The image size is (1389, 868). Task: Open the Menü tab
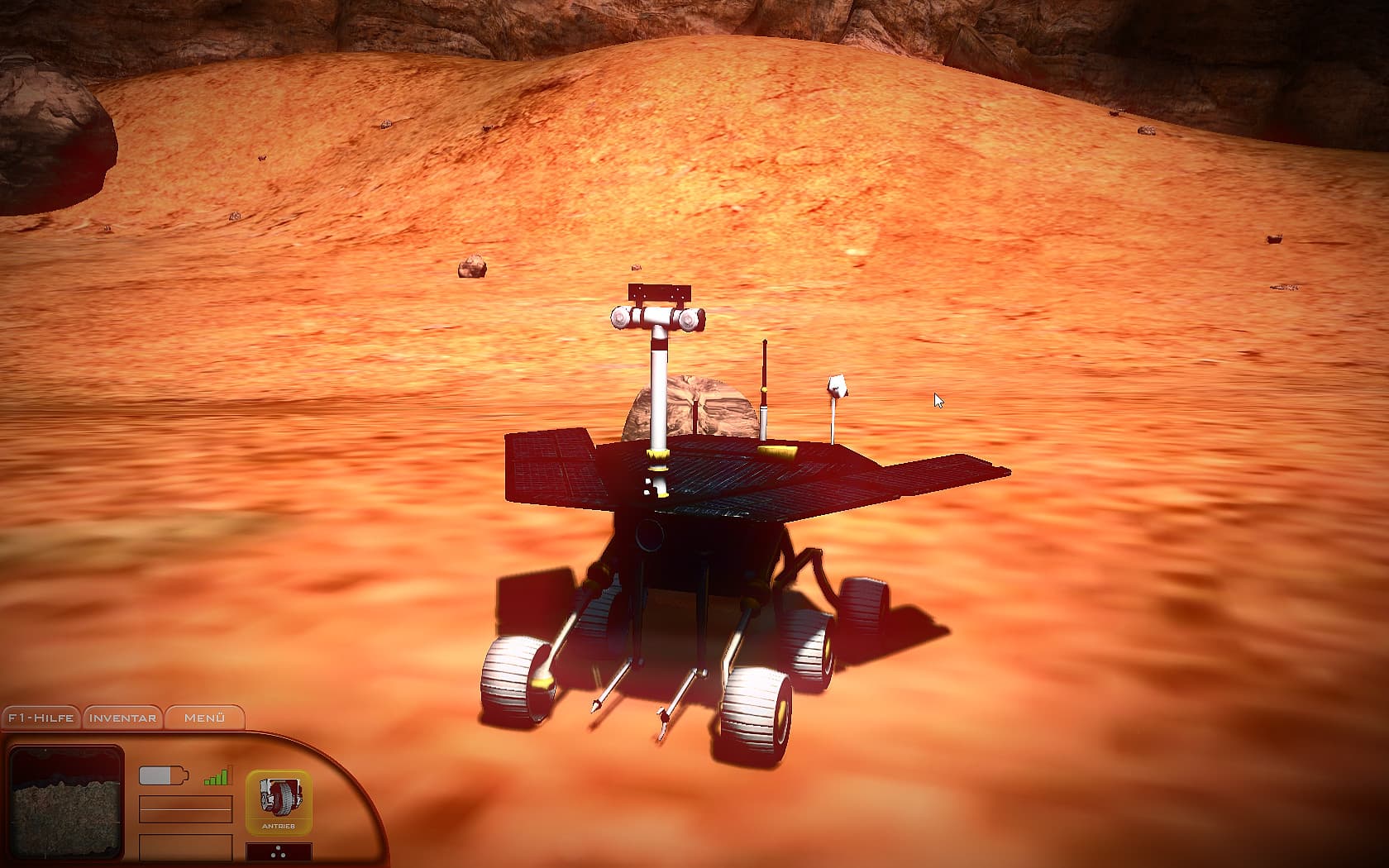pyautogui.click(x=203, y=718)
